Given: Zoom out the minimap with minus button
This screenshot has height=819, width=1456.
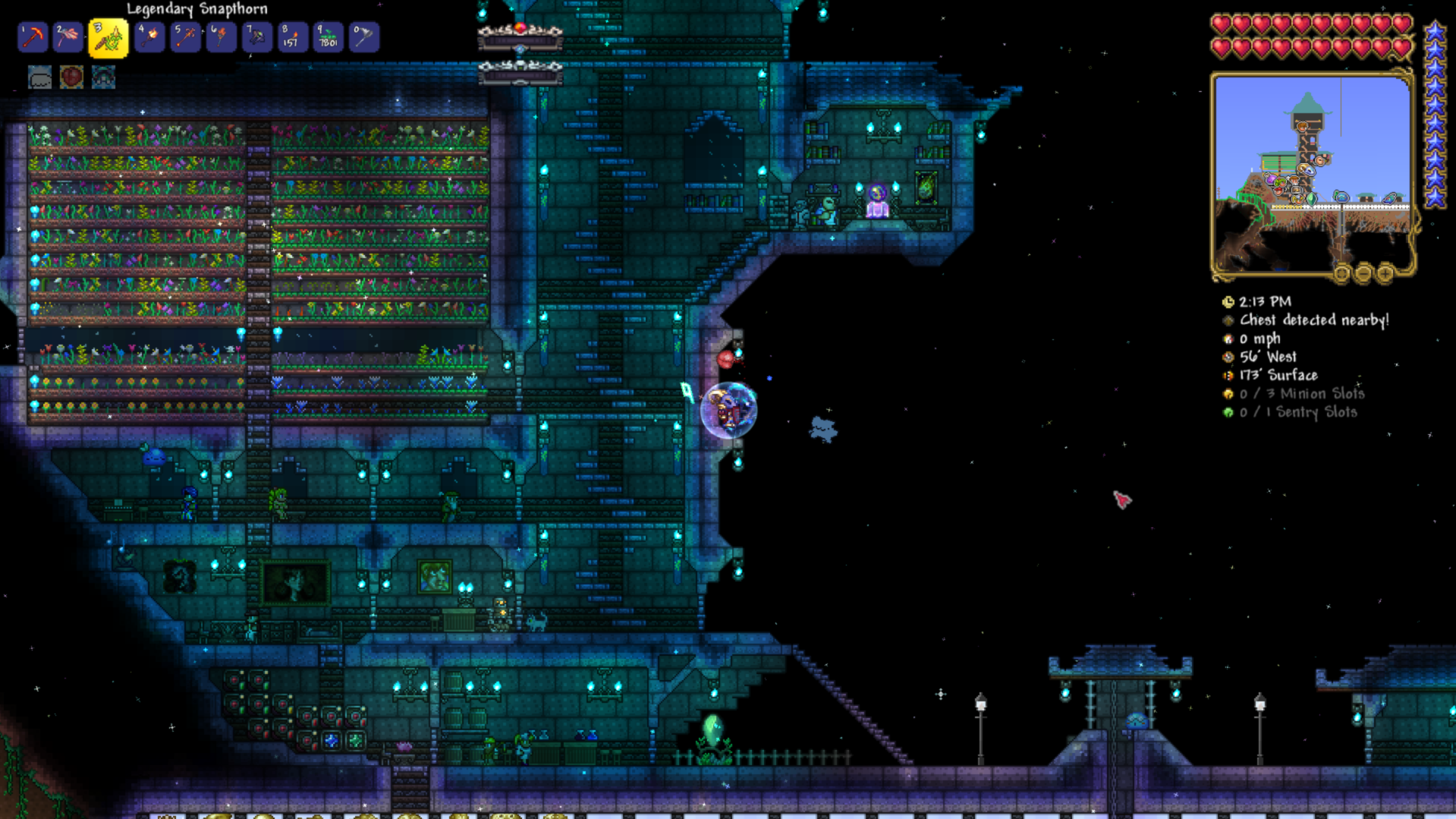Looking at the screenshot, I should pos(1363,273).
